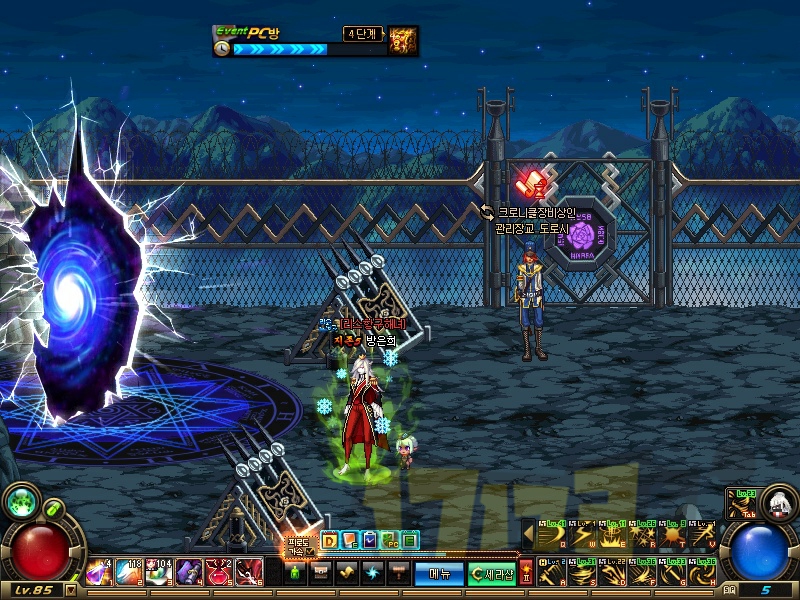Click the orange D icon above the toolbar
The width and height of the screenshot is (800, 600).
click(329, 541)
